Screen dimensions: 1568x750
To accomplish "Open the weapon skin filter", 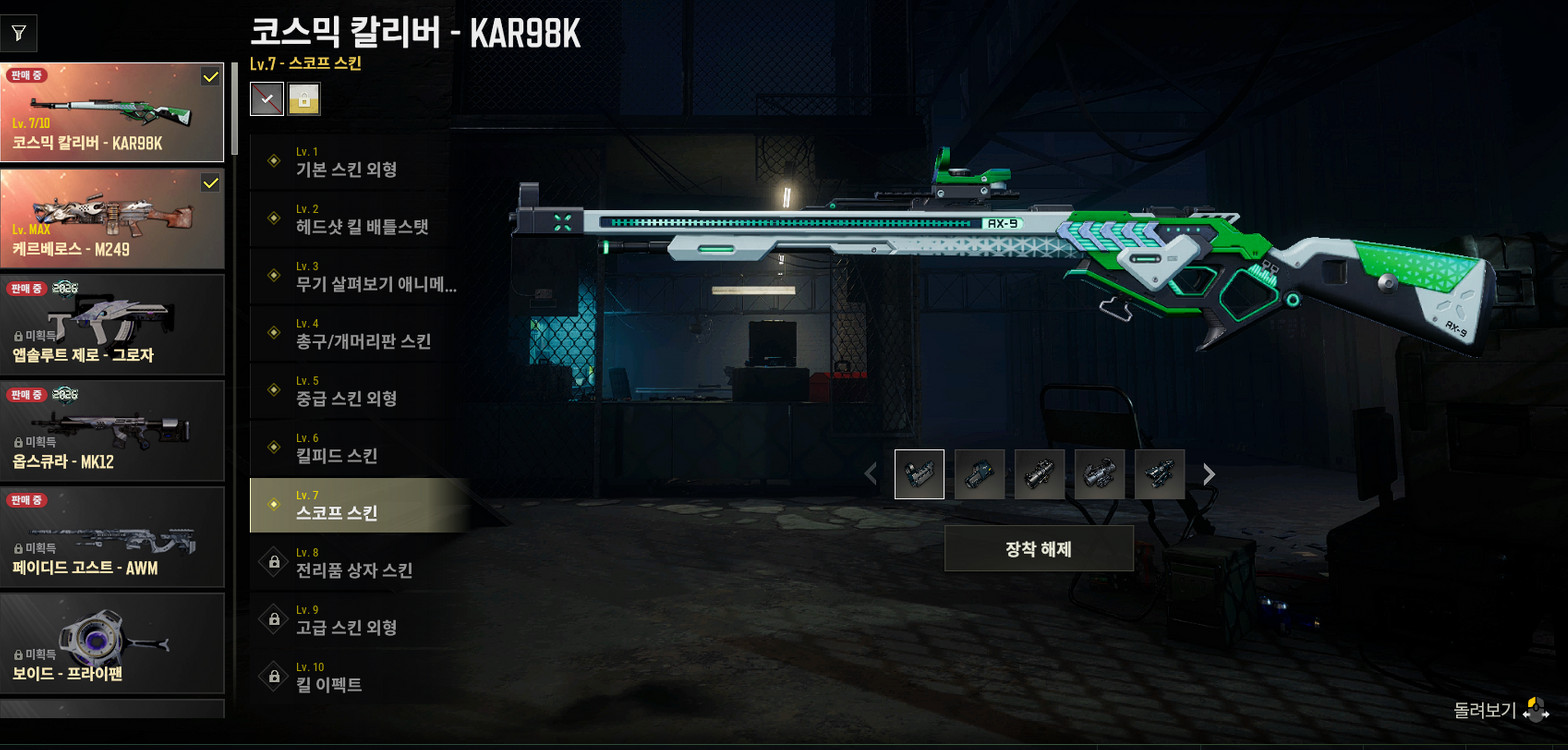I will tap(19, 33).
